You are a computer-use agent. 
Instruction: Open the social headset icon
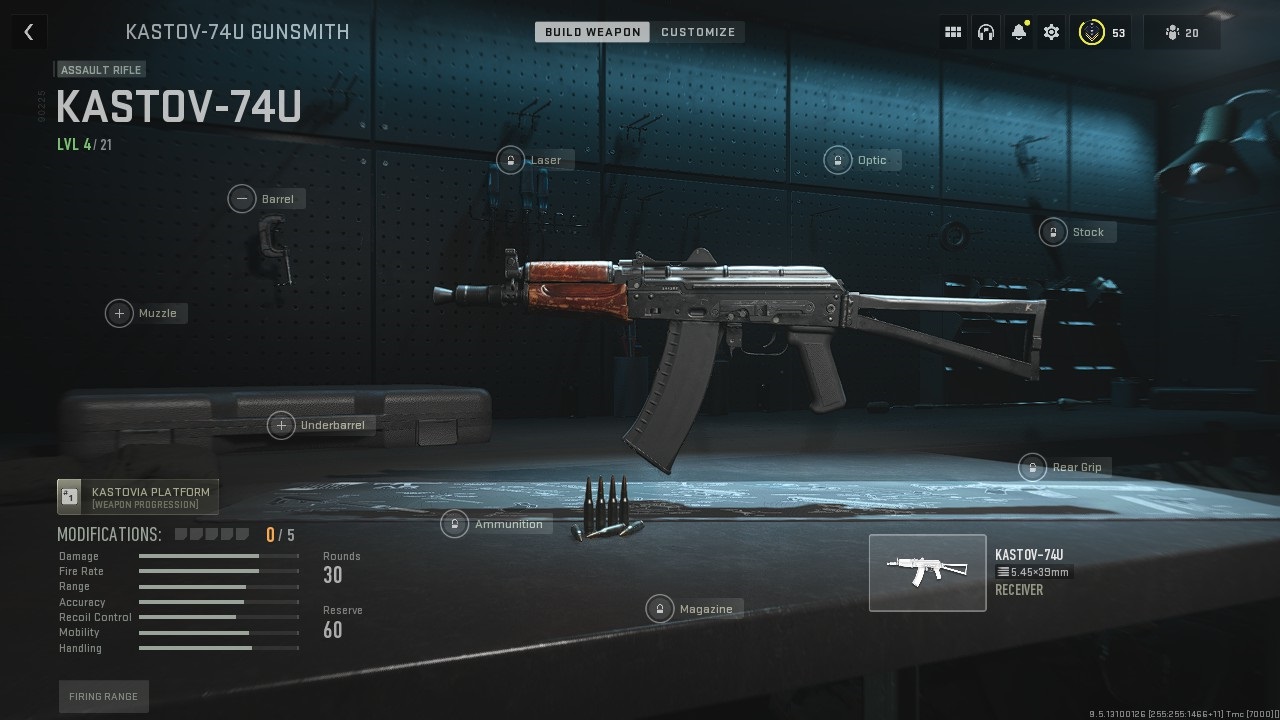(x=985, y=31)
